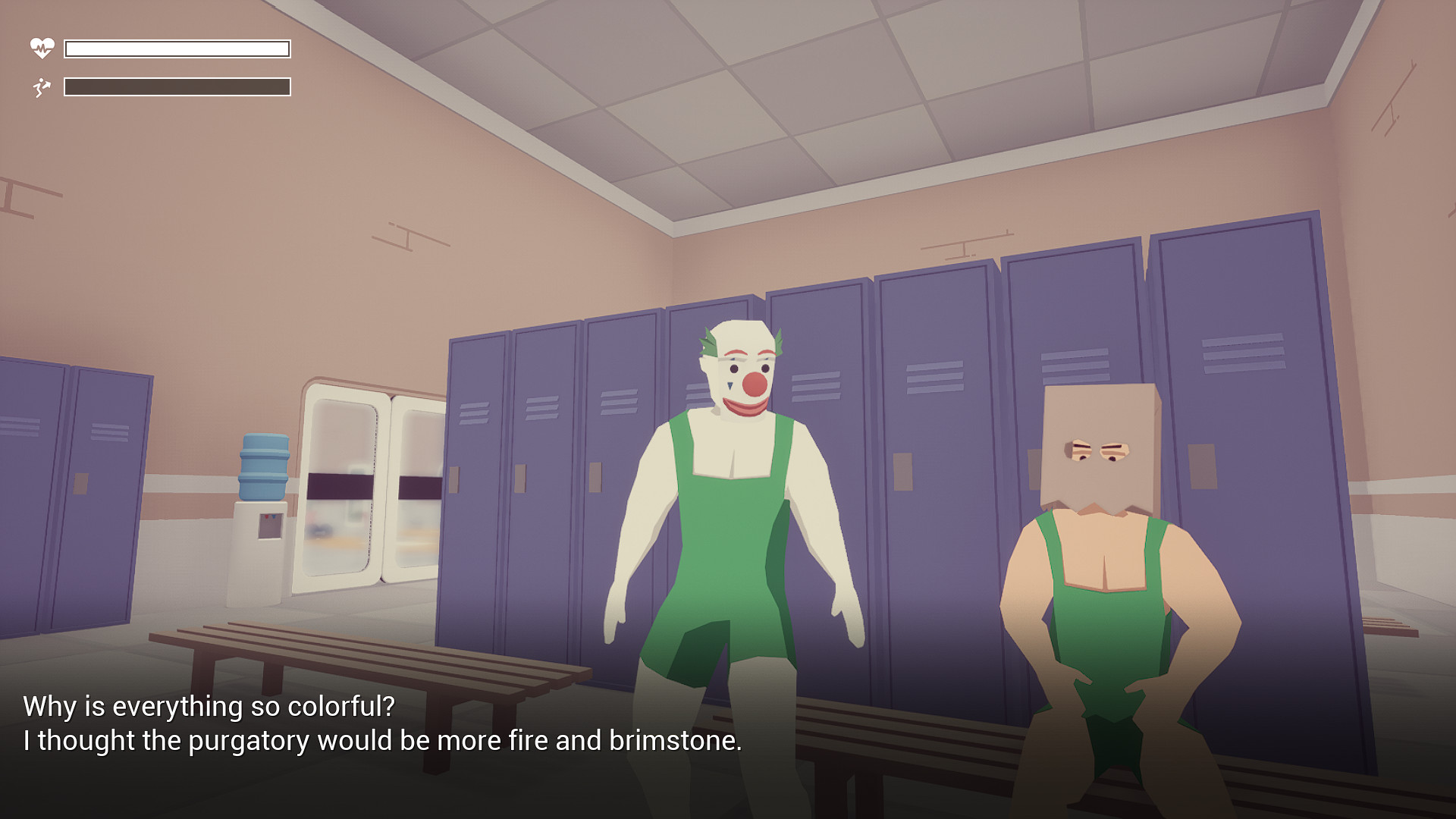
Task: Select the jumping stamina icon
Action: coord(42,86)
